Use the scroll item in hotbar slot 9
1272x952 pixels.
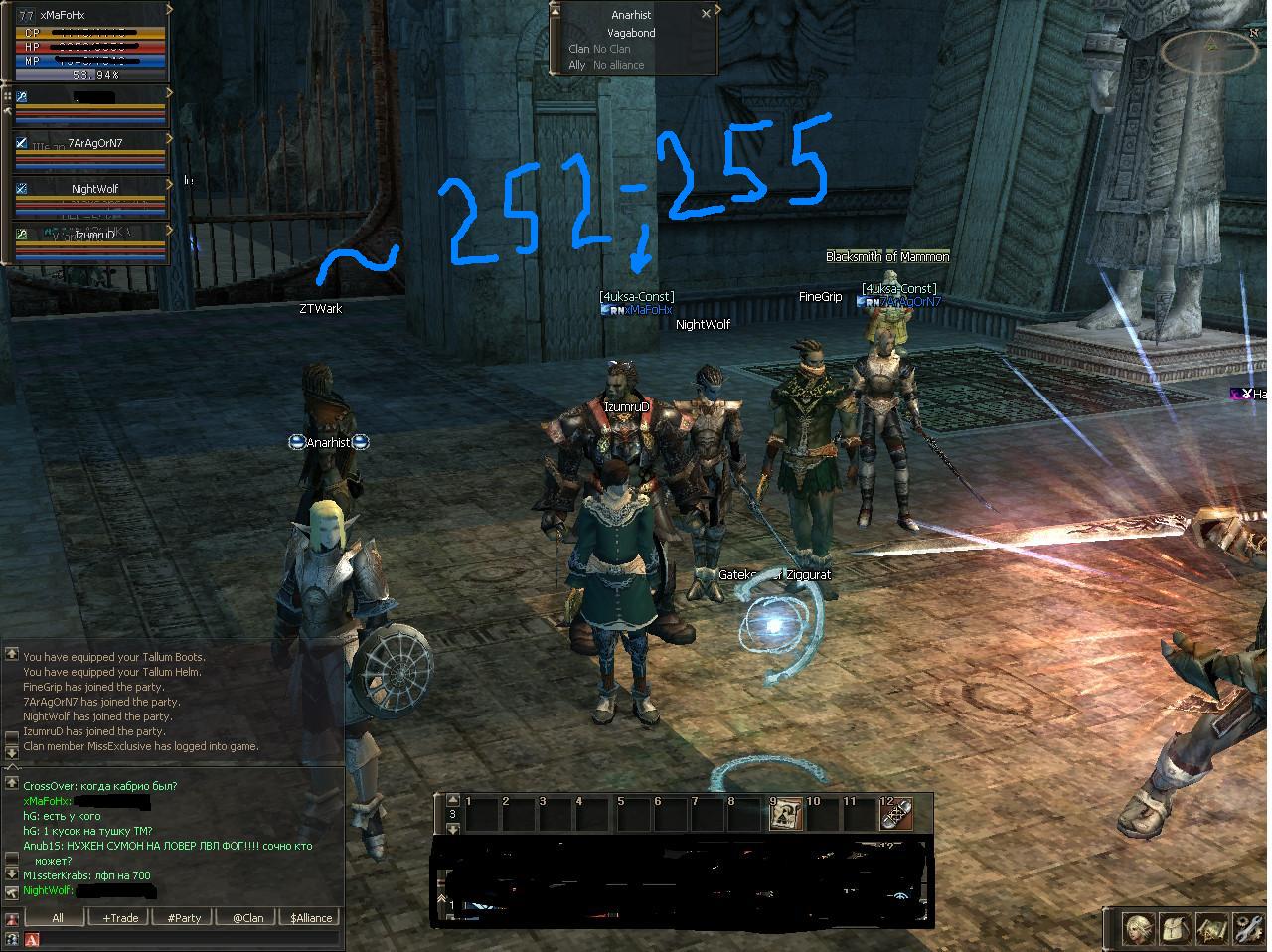click(x=786, y=815)
